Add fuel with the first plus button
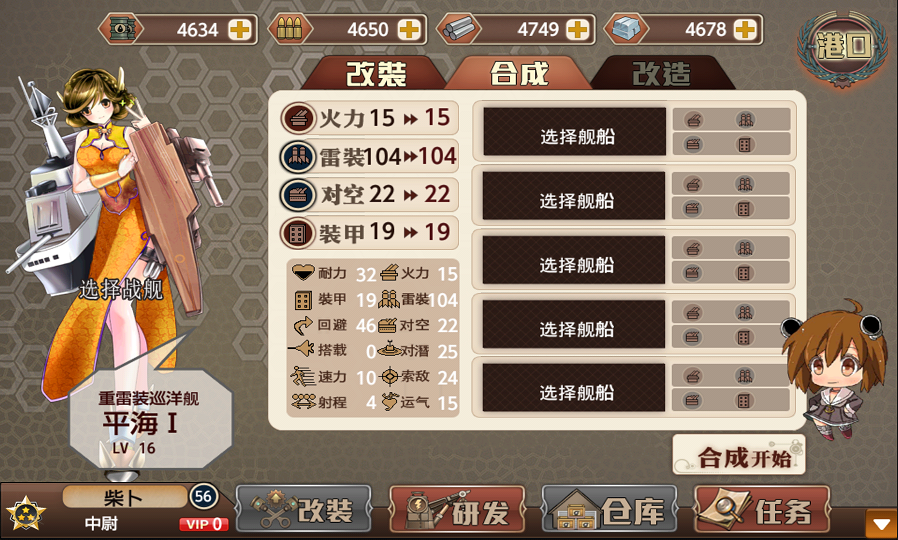This screenshot has height=540, width=898. [x=240, y=29]
